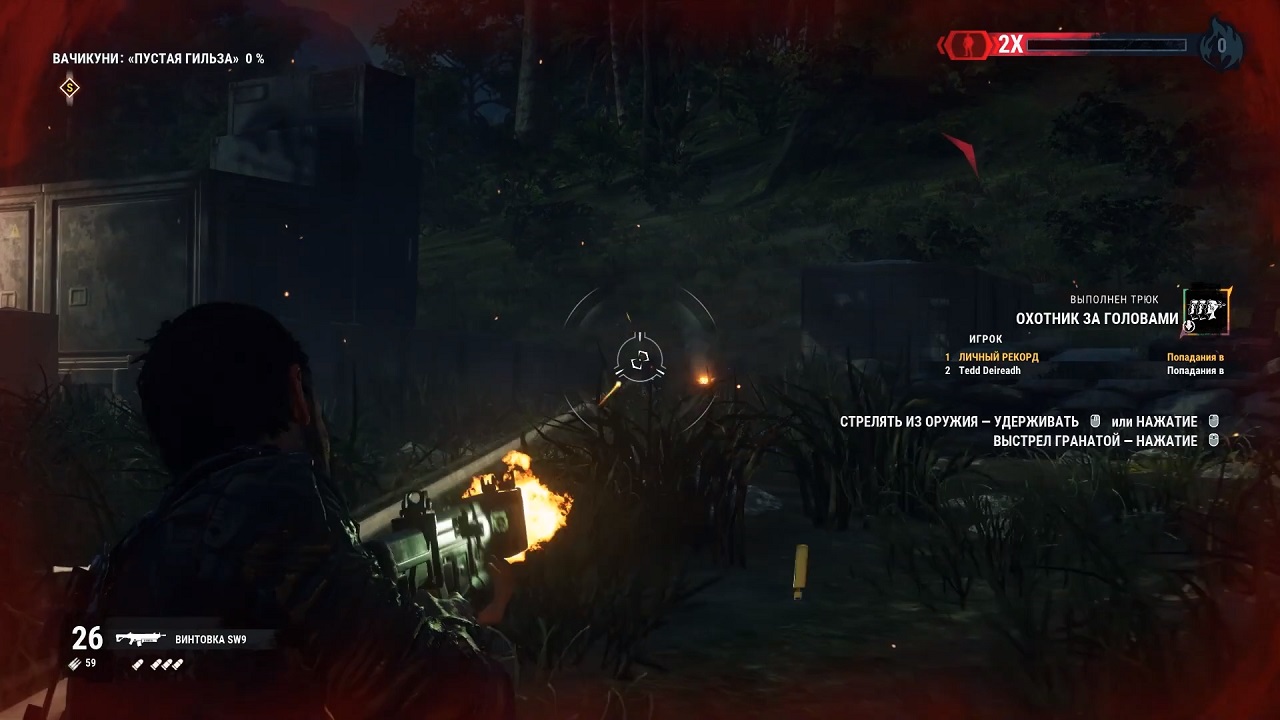Open the Охотник за головами stunt icon
This screenshot has height=720, width=1280.
[x=1206, y=311]
